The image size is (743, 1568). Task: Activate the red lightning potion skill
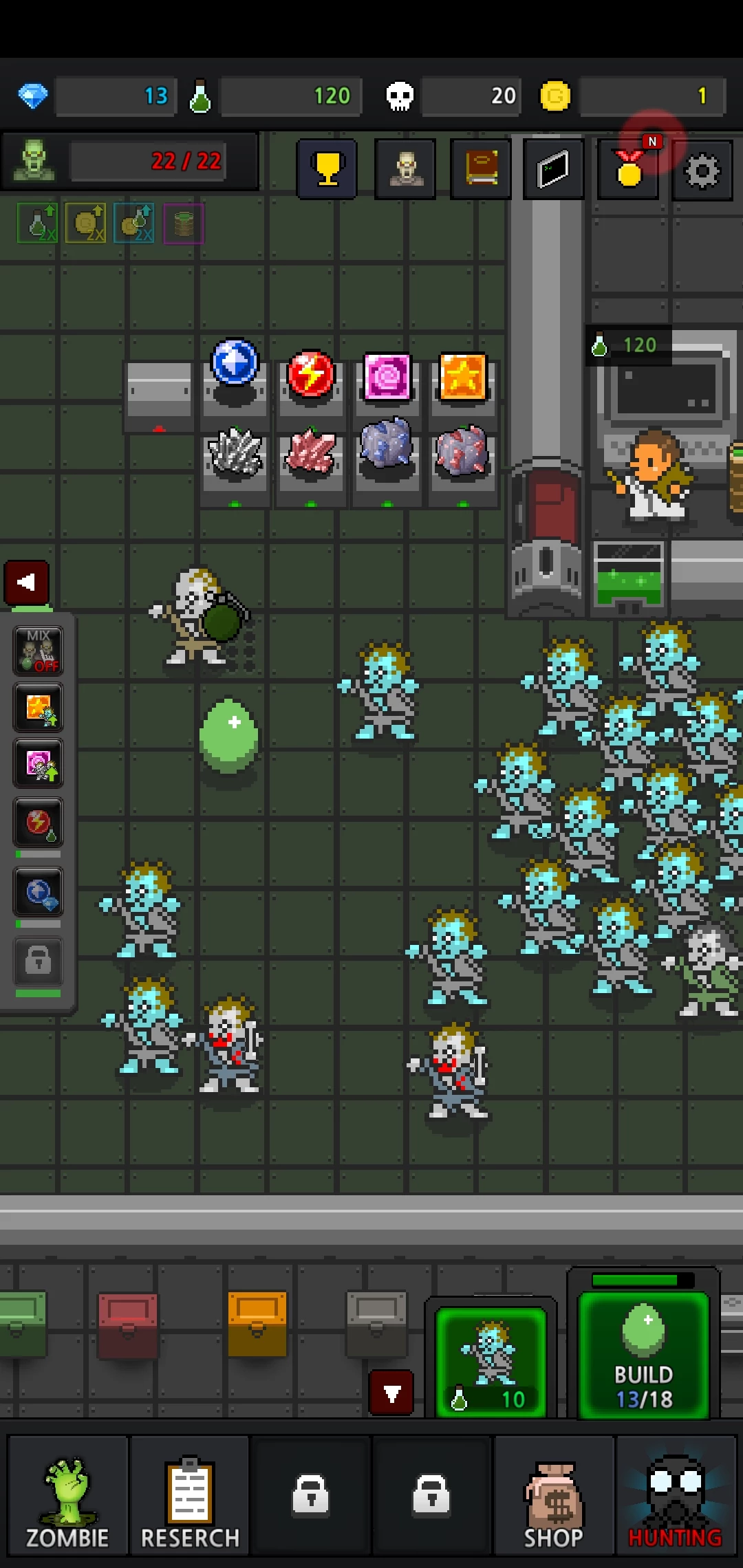(x=38, y=823)
